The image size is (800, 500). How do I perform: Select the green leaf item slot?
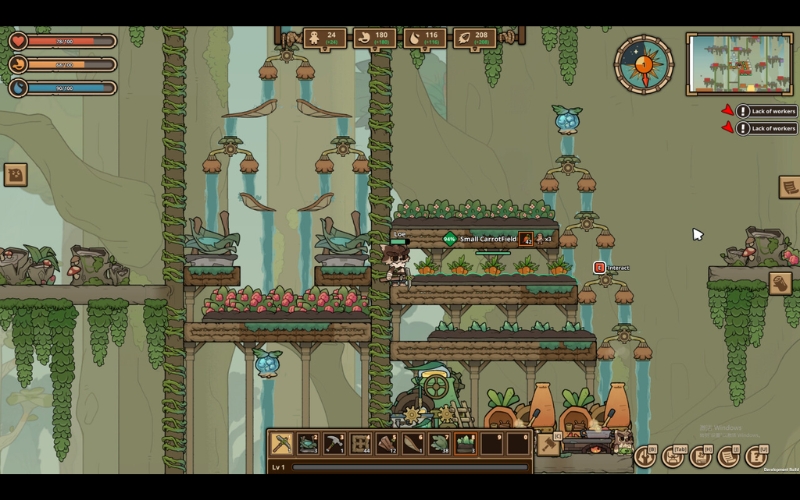(x=439, y=443)
